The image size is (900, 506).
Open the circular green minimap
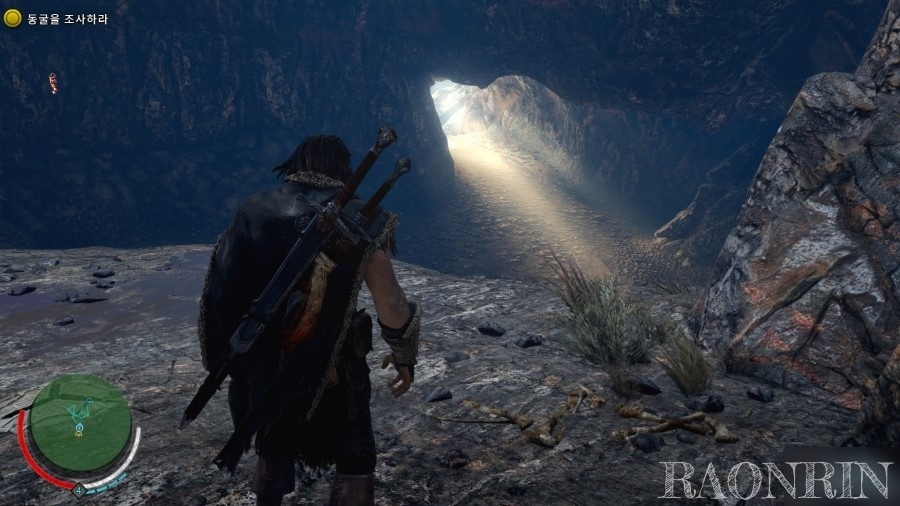coord(80,424)
